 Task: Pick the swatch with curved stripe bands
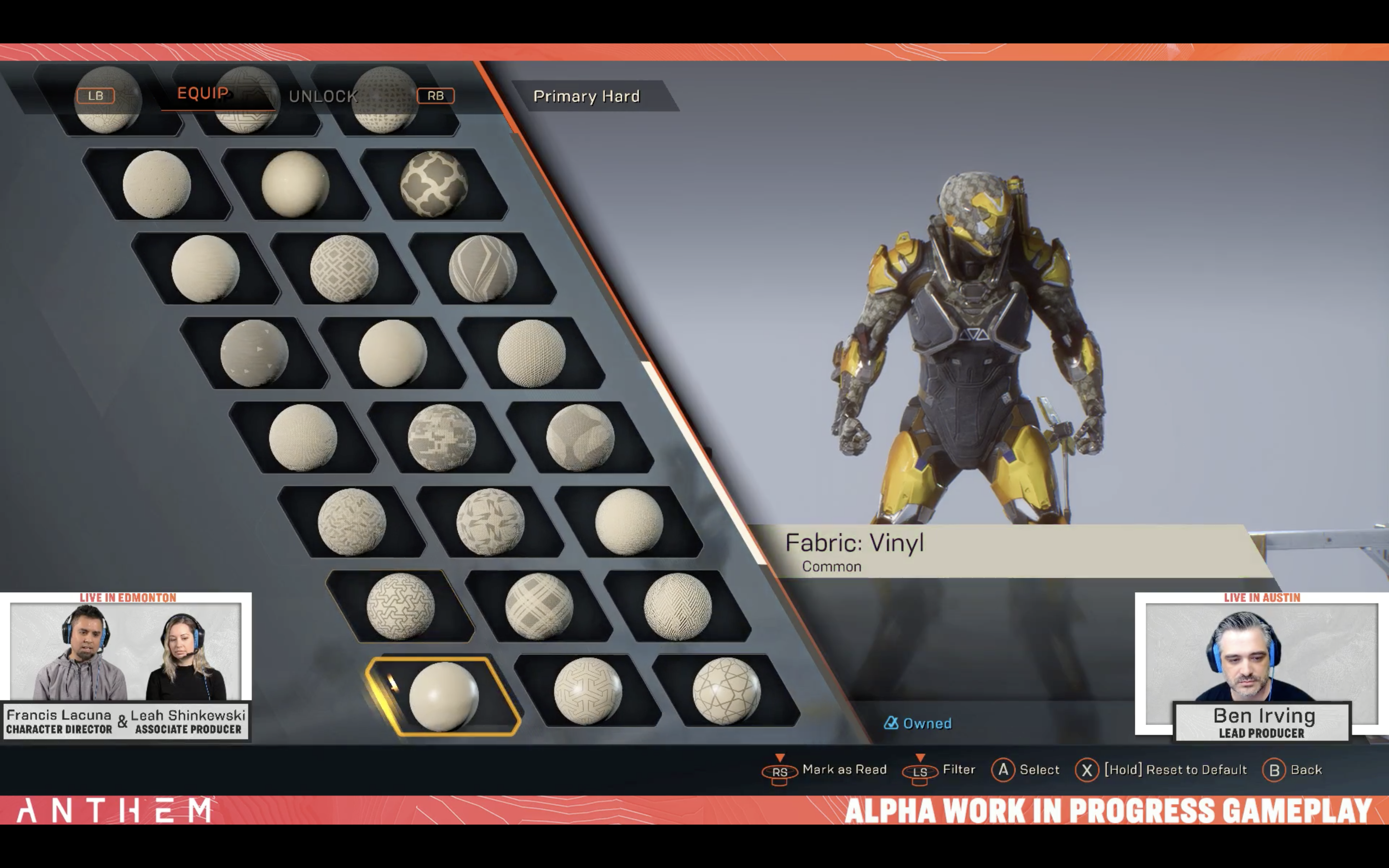pyautogui.click(x=483, y=269)
